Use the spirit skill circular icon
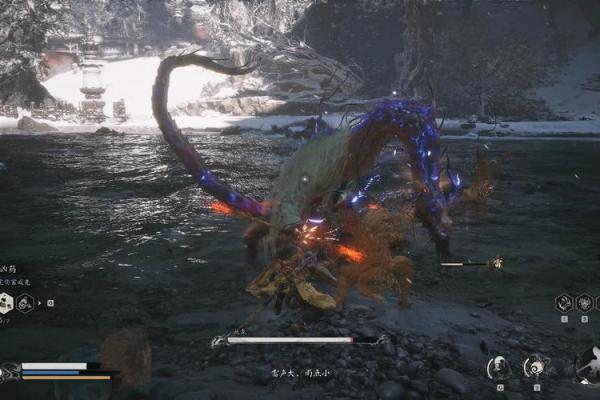The image size is (600, 400). coord(499,368)
